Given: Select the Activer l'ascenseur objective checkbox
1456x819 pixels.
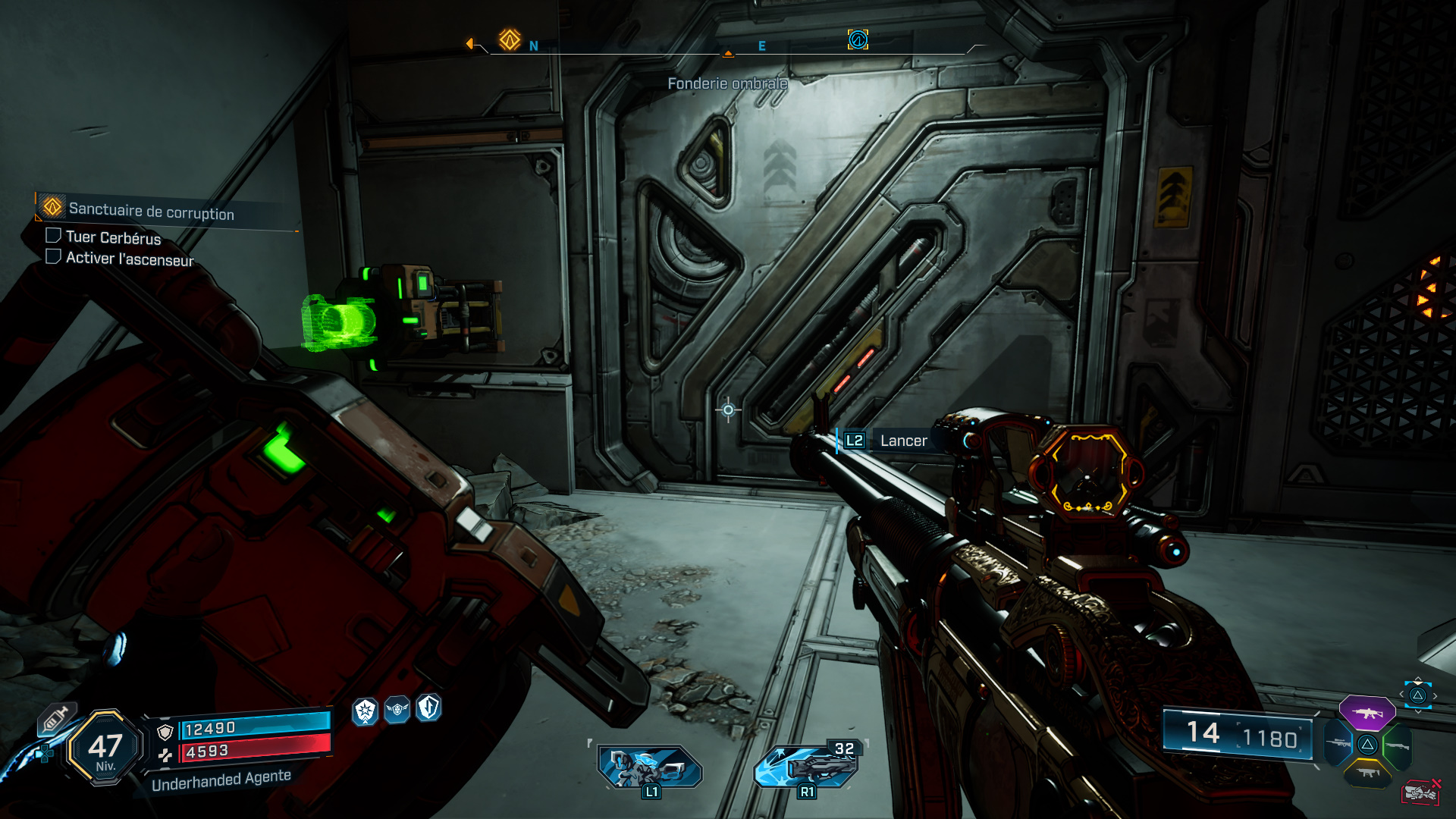Looking at the screenshot, I should (53, 257).
